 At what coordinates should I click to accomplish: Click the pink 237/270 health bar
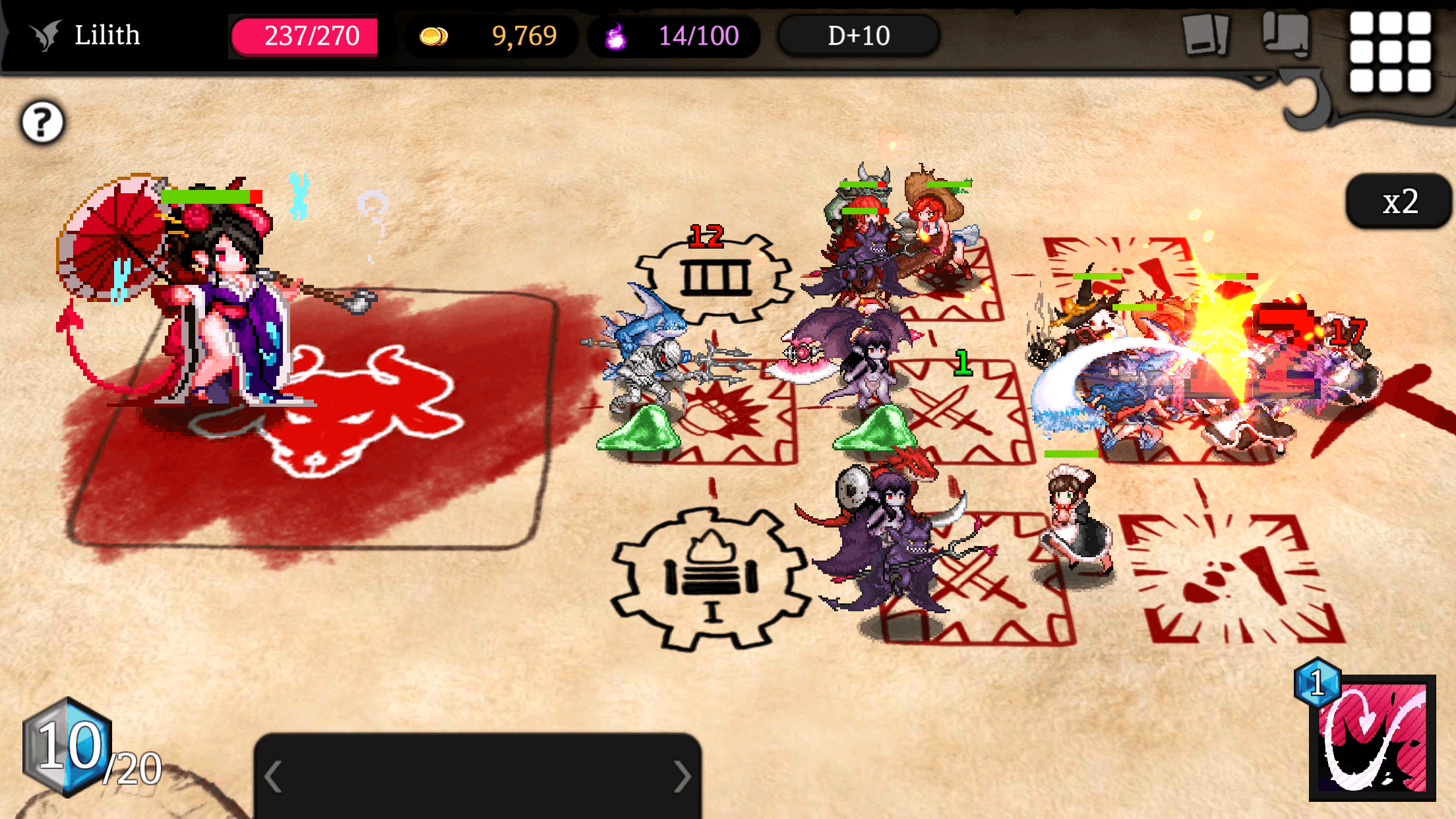305,38
